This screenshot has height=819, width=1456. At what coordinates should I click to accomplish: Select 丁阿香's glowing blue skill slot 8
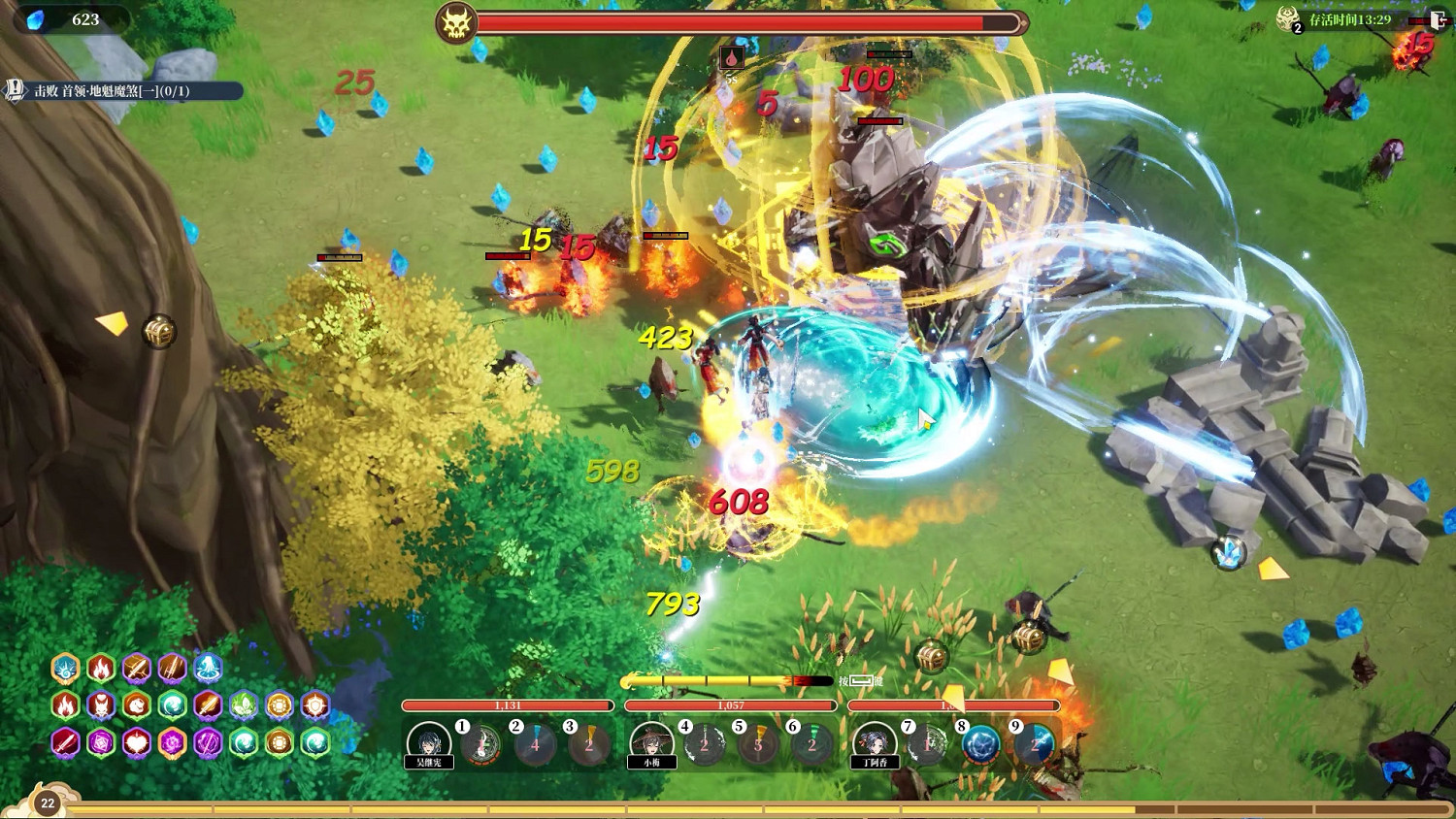978,743
